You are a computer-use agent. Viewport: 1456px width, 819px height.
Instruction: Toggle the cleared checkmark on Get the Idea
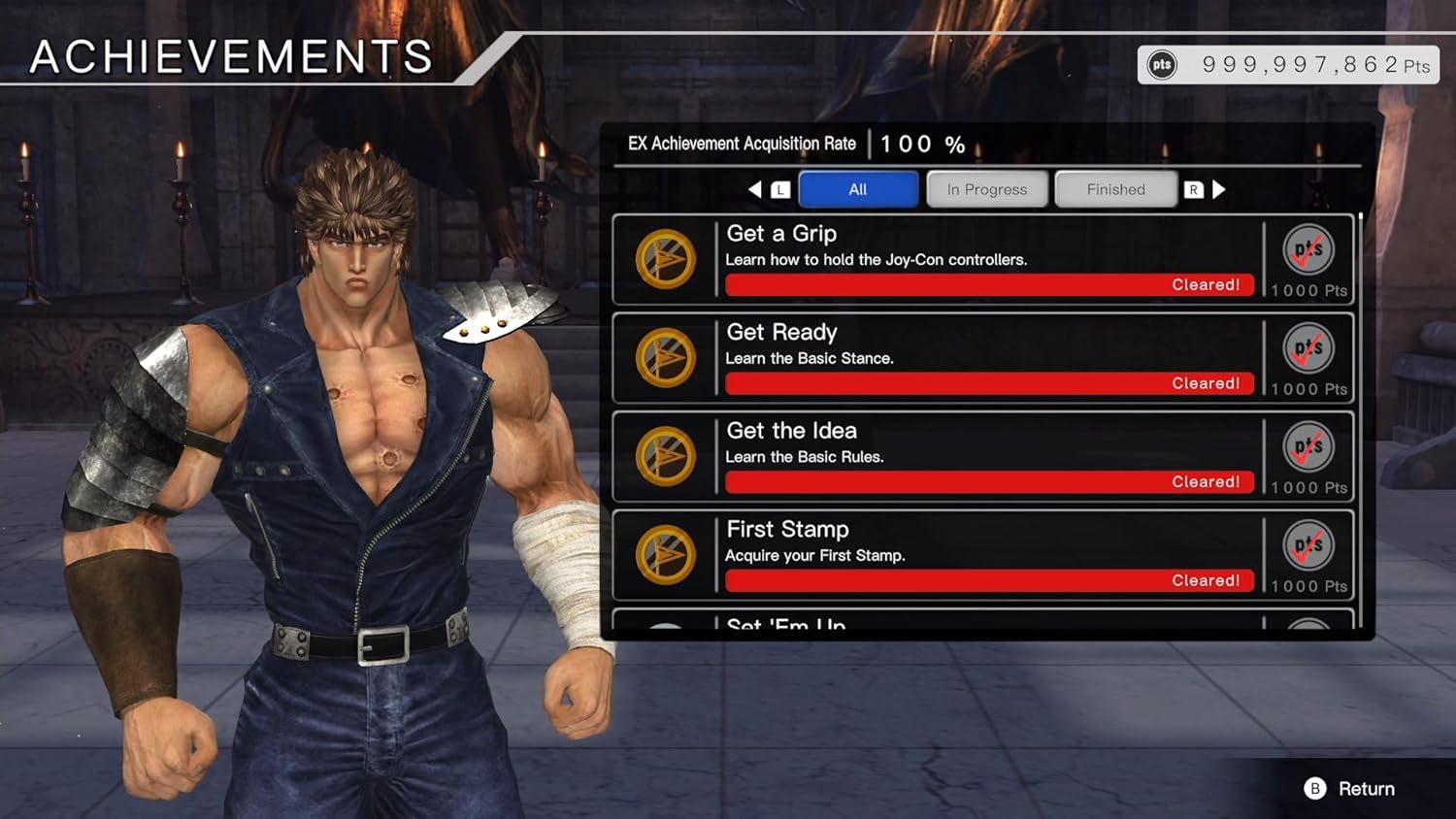[x=1307, y=445]
